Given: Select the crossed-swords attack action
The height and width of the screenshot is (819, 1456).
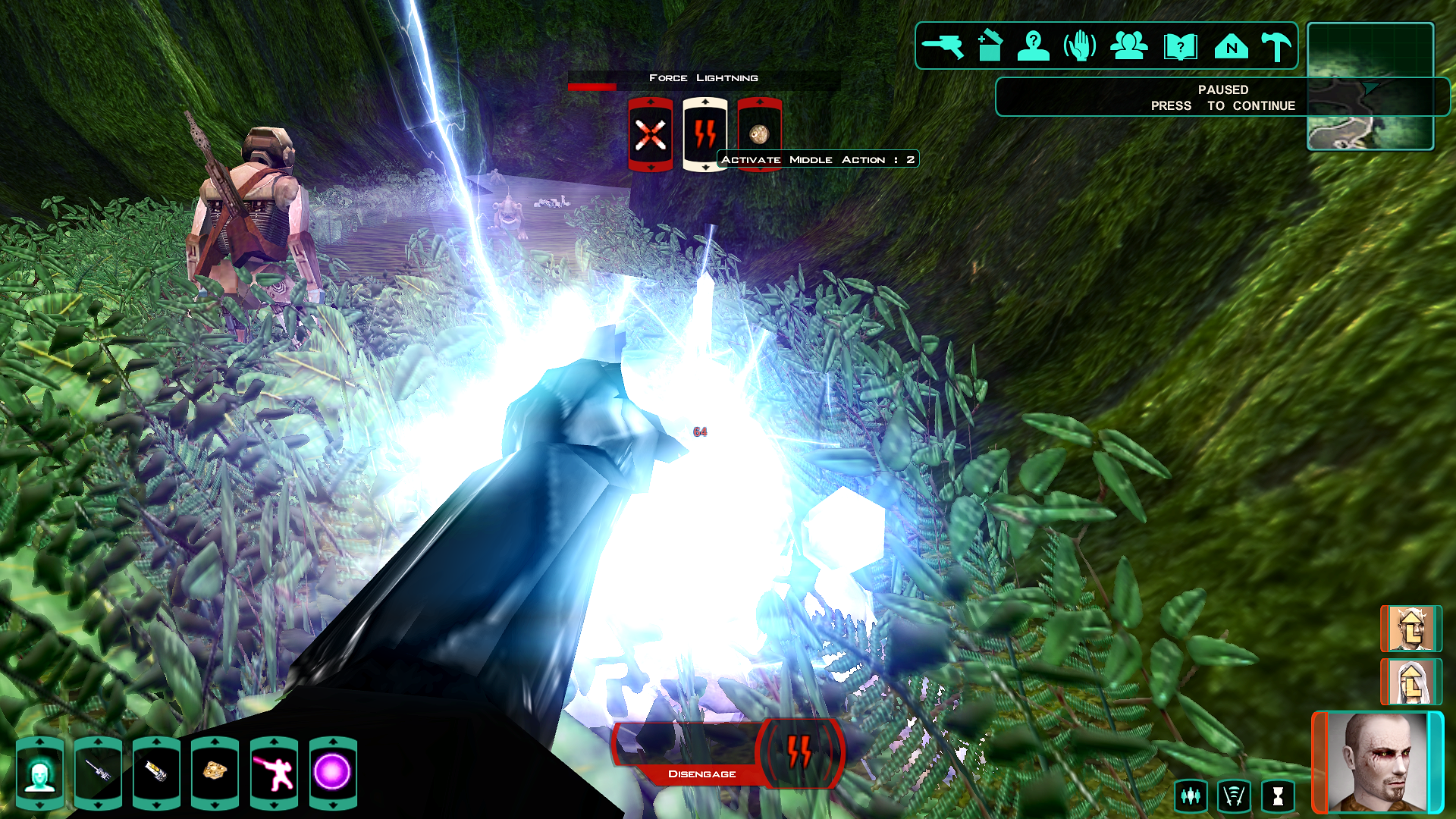Looking at the screenshot, I should (x=651, y=135).
